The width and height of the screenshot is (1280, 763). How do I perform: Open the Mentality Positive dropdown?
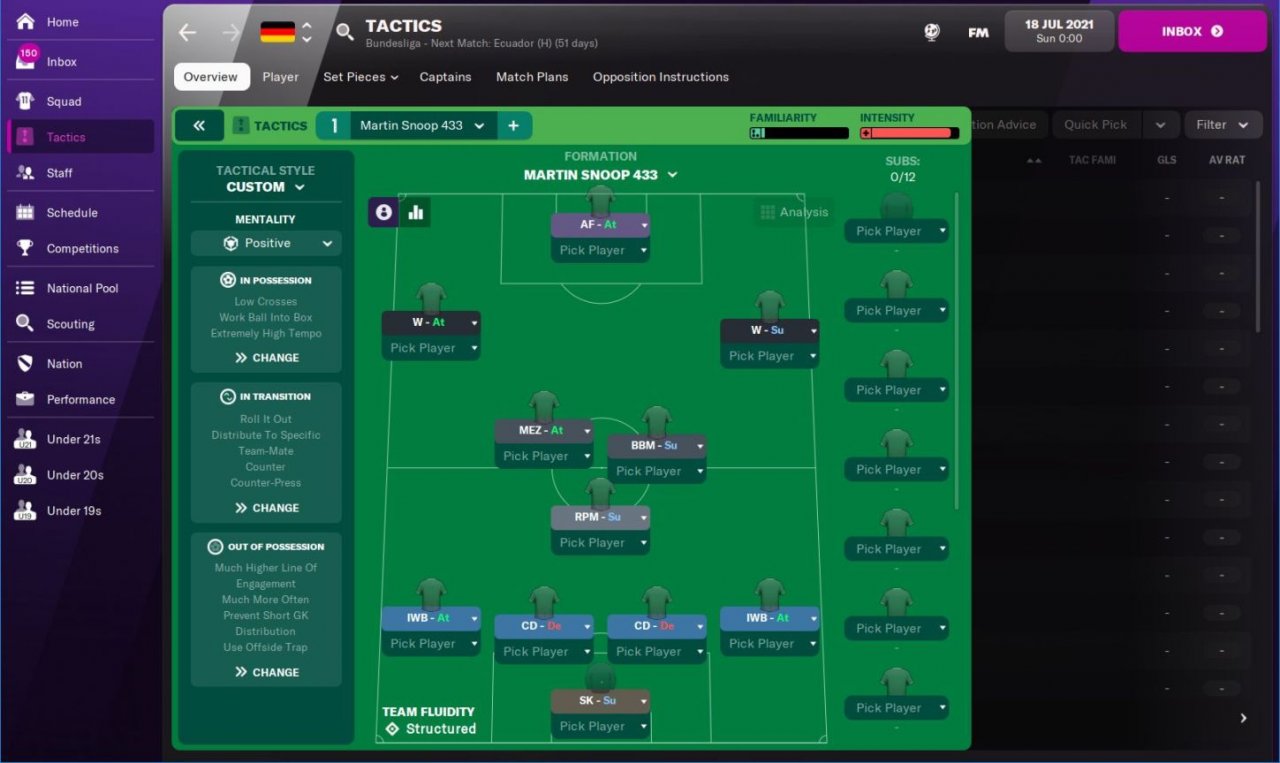(266, 243)
